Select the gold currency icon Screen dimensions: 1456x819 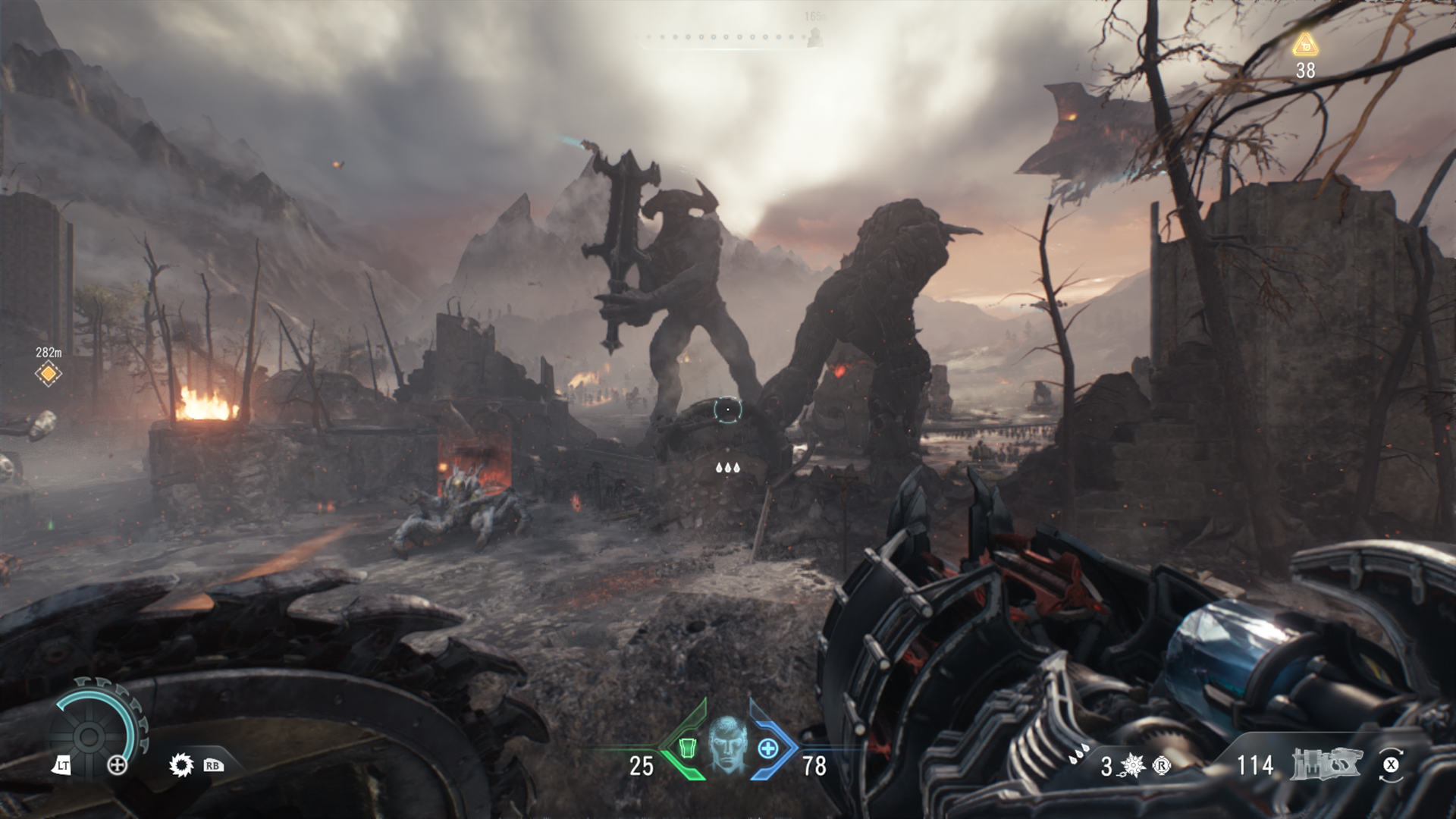[1305, 45]
